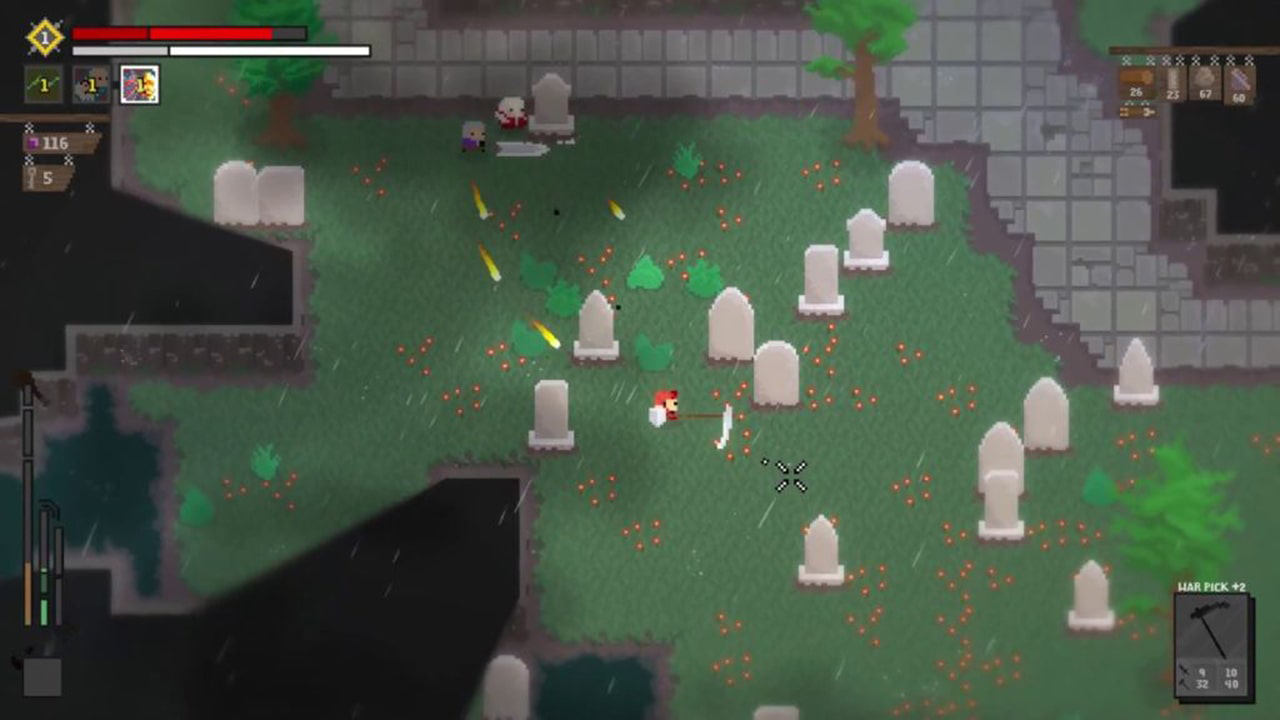Select the colorful highlighted card slot
This screenshot has width=1280, height=720.
click(x=138, y=84)
